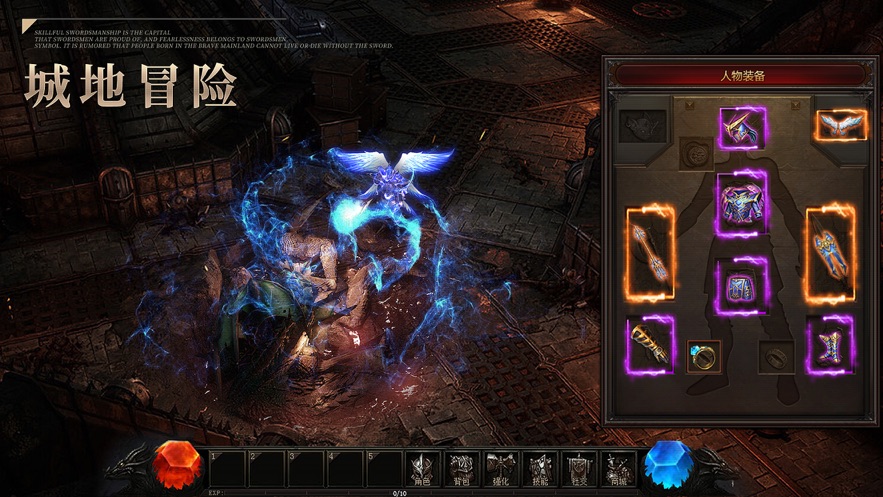Open the 背包 backpack
This screenshot has height=497, width=883.
460,467
